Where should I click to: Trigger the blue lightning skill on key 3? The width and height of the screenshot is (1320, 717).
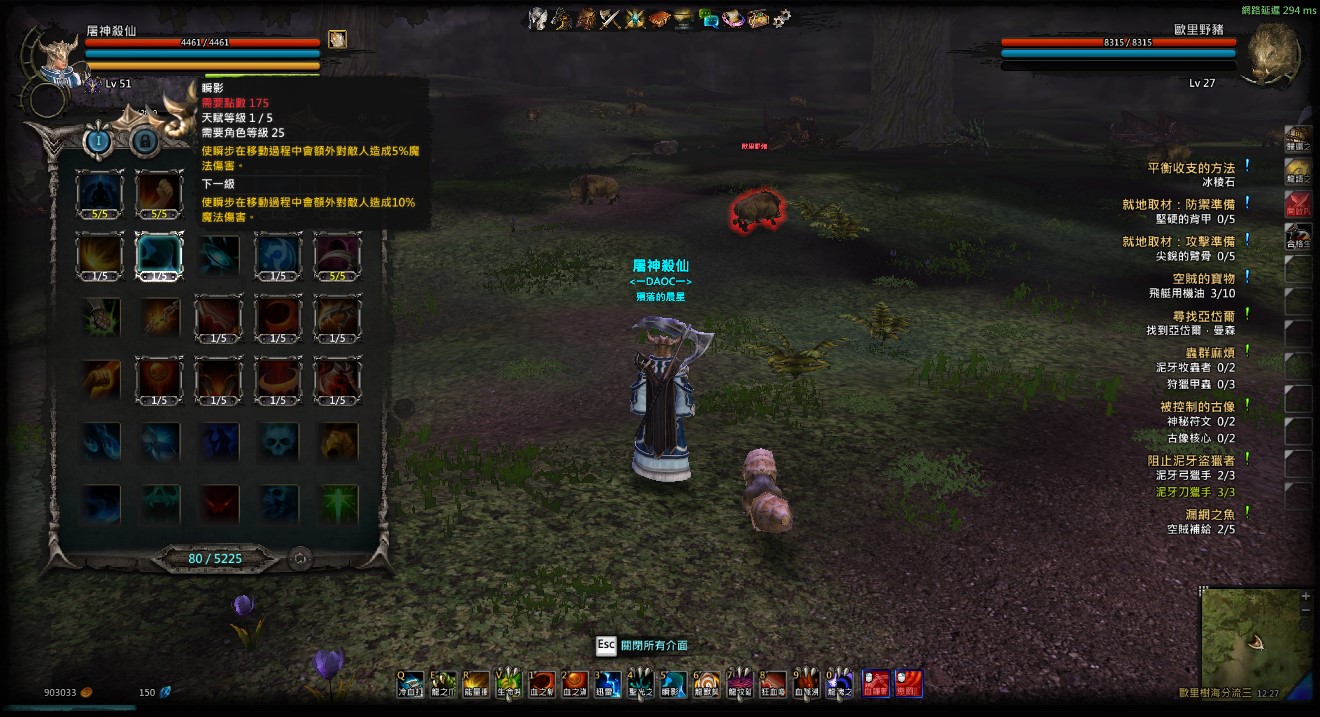(x=607, y=684)
